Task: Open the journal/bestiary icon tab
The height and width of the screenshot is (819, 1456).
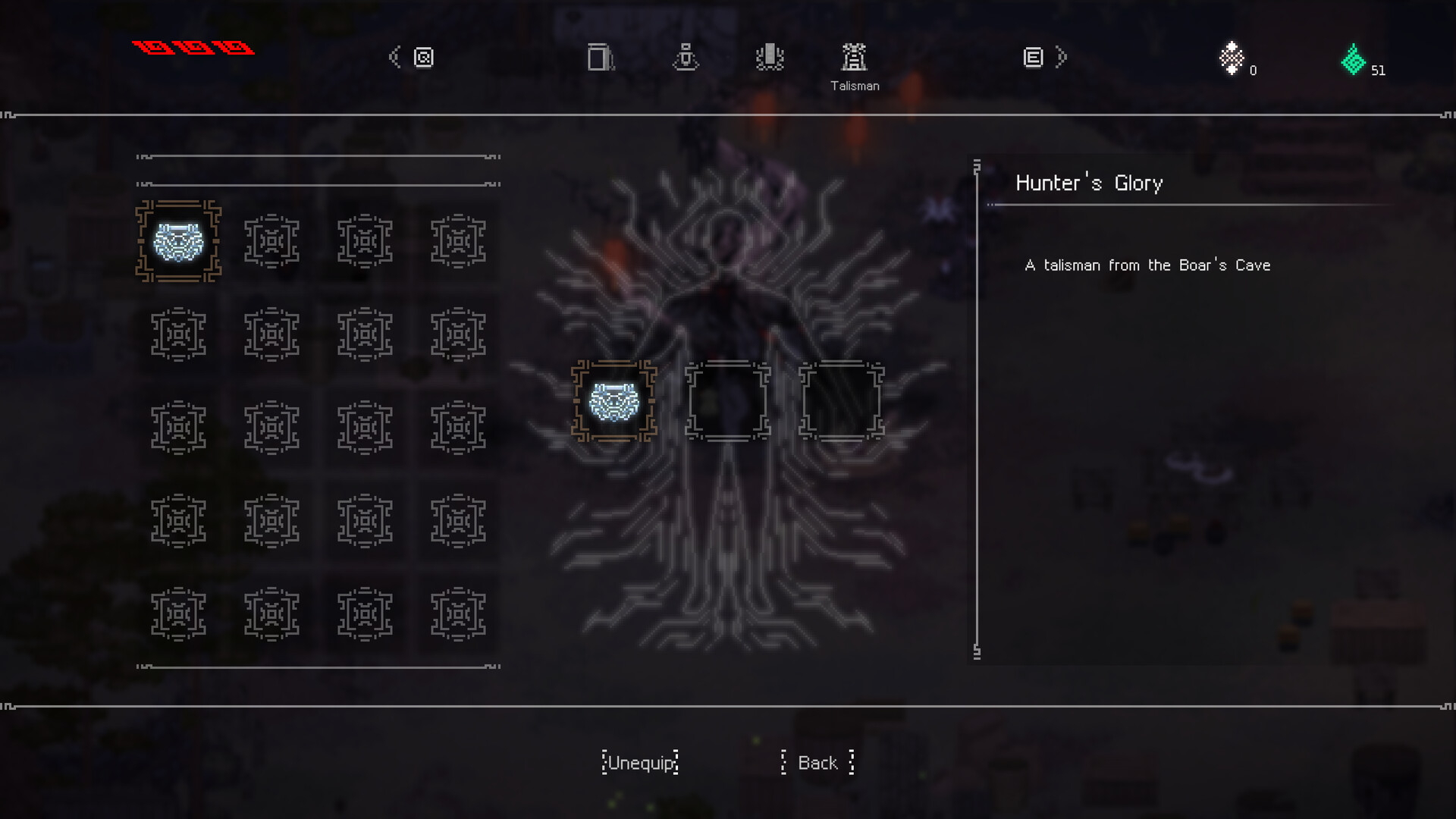Action: (x=422, y=57)
